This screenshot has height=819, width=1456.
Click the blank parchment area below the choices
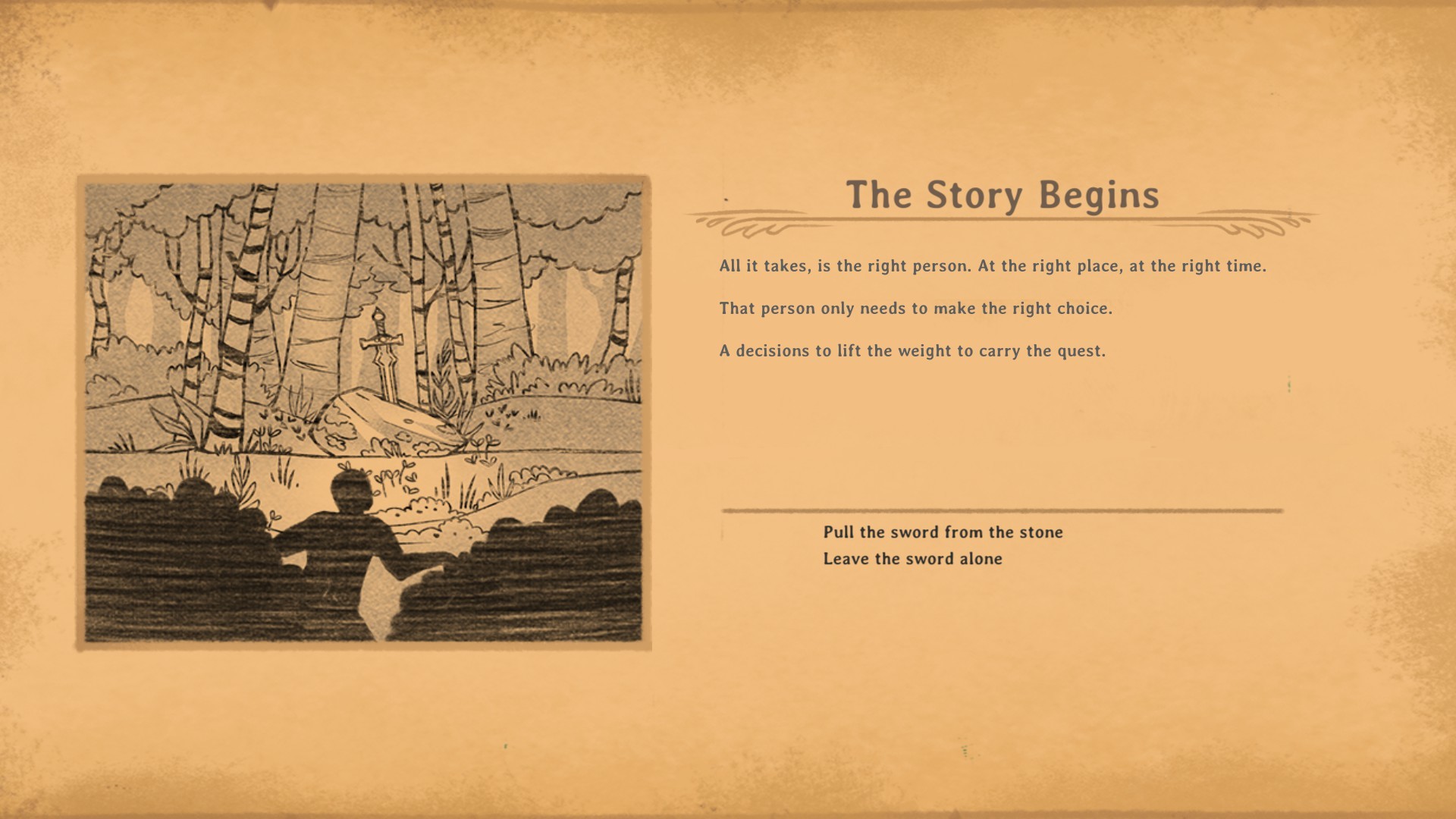point(986,667)
